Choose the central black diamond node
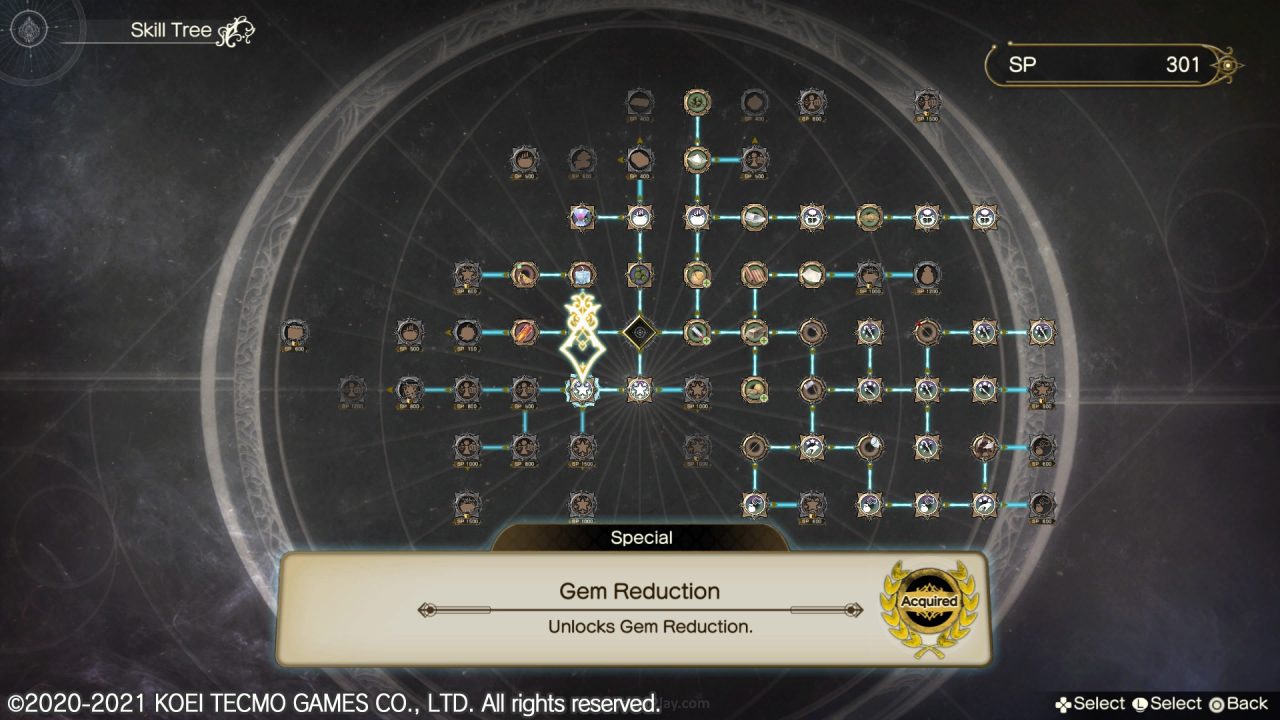This screenshot has width=1280, height=720. (639, 331)
